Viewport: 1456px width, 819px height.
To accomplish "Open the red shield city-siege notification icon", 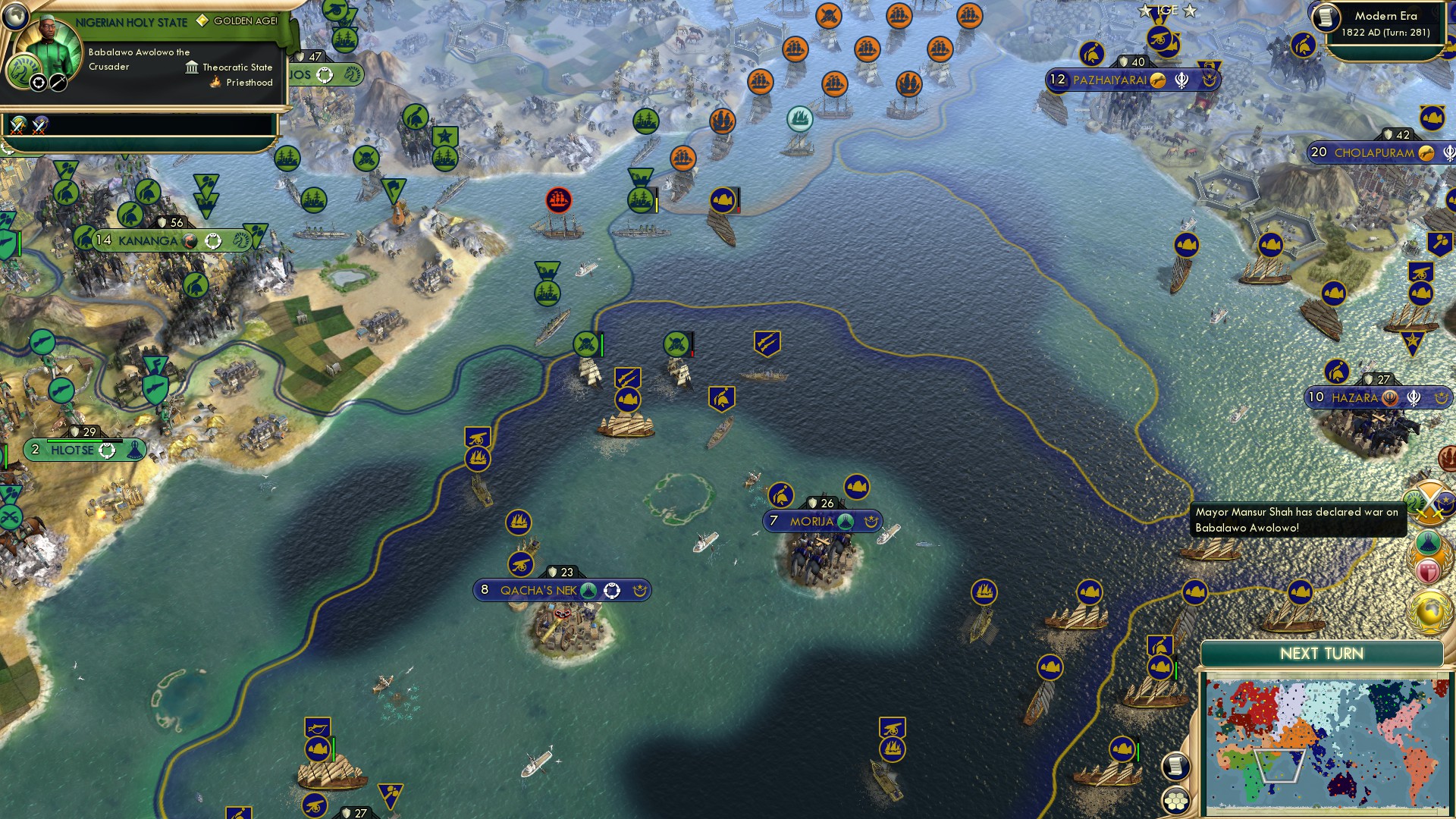I will pyautogui.click(x=1428, y=570).
